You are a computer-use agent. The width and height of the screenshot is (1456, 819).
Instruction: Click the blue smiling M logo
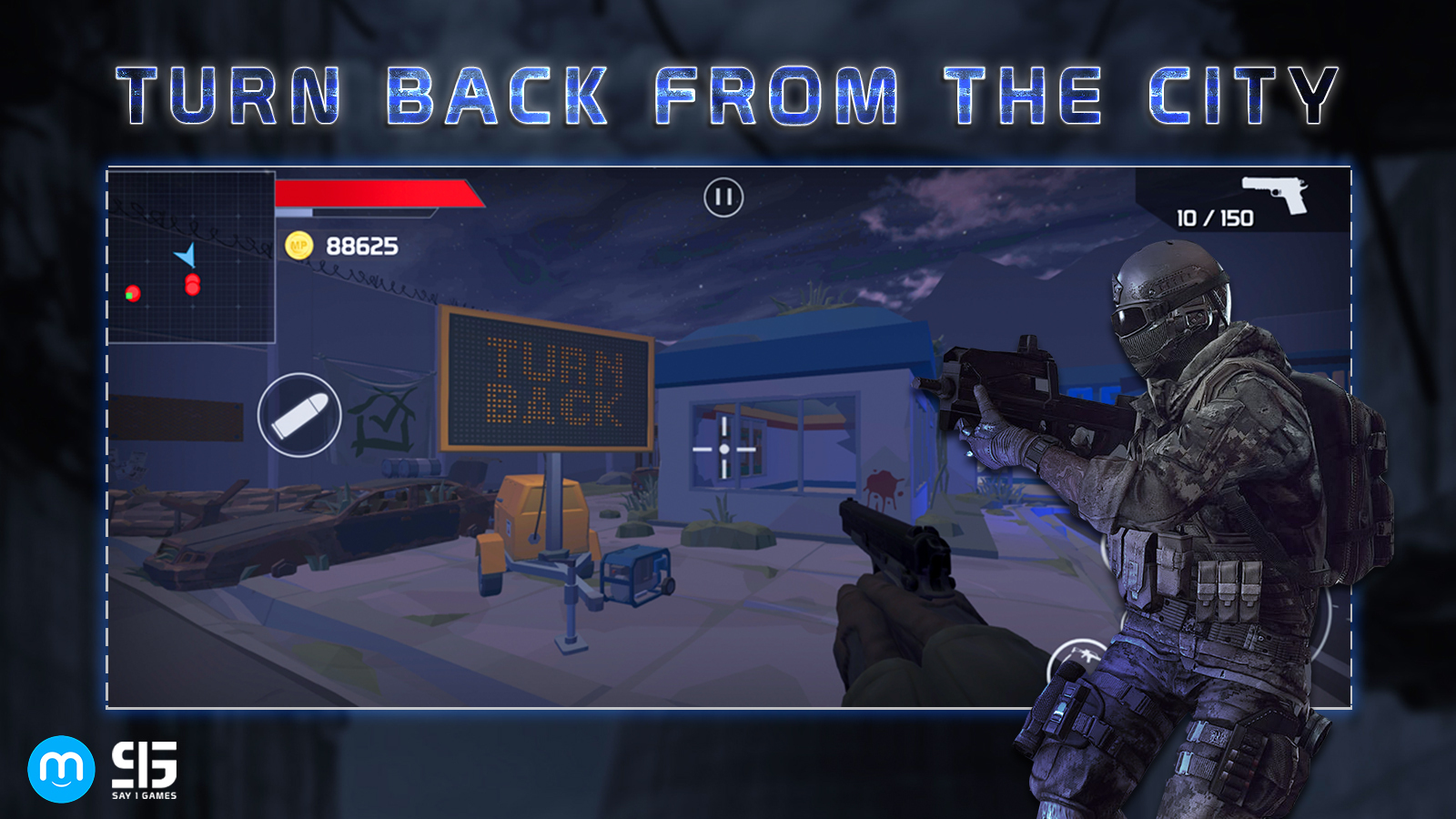point(61,769)
